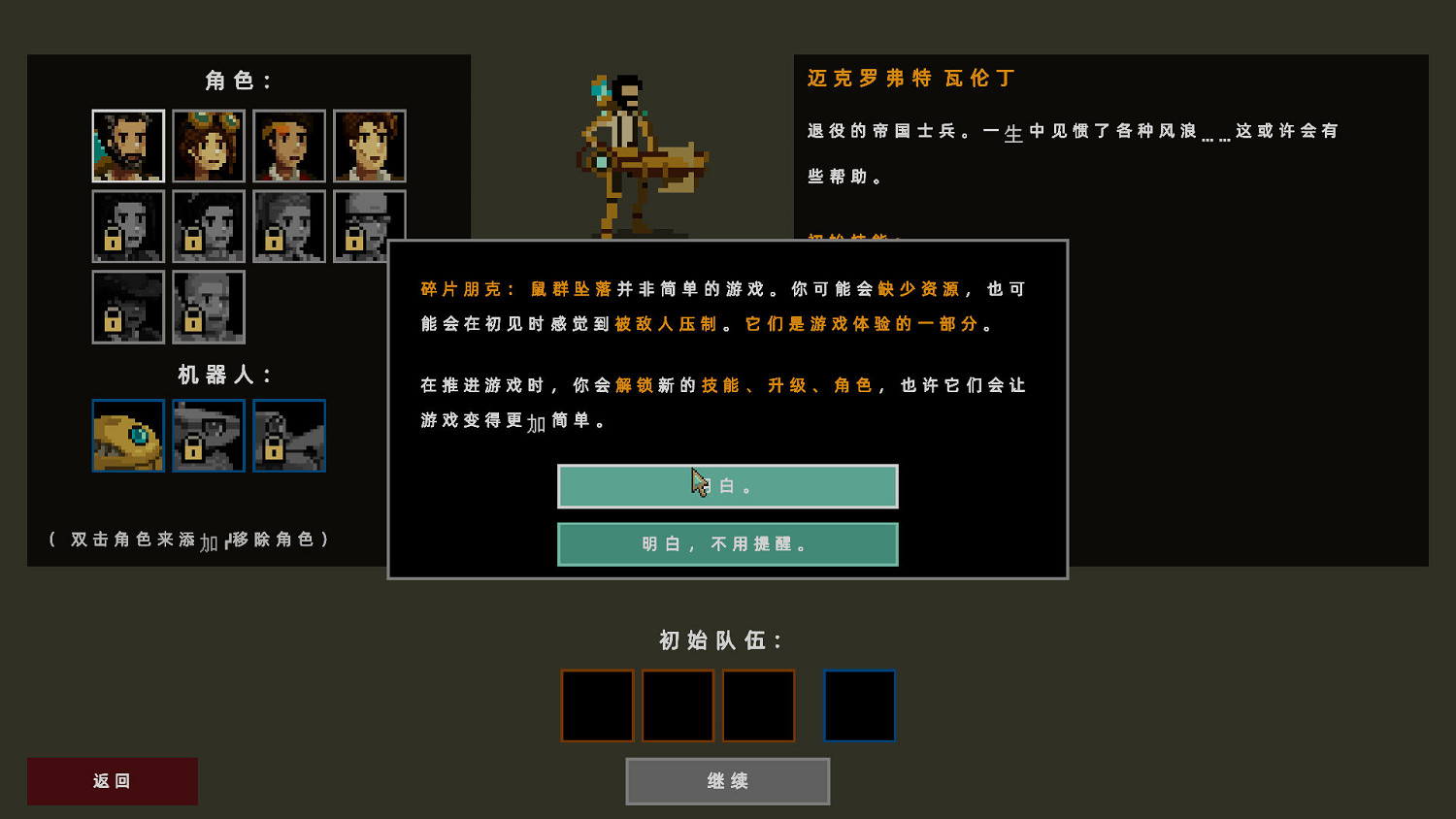Screen dimensions: 1456x819
Task: Click the 明白。 confirmation button
Action: pos(727,486)
